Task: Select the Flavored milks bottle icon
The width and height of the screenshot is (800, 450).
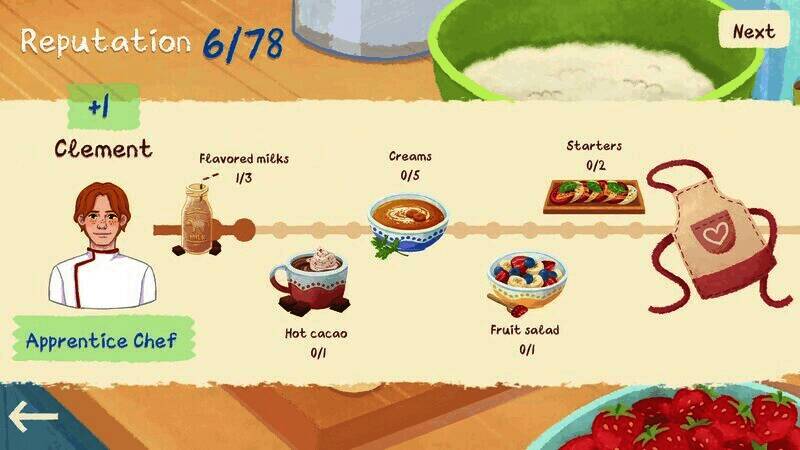Action: tap(201, 220)
